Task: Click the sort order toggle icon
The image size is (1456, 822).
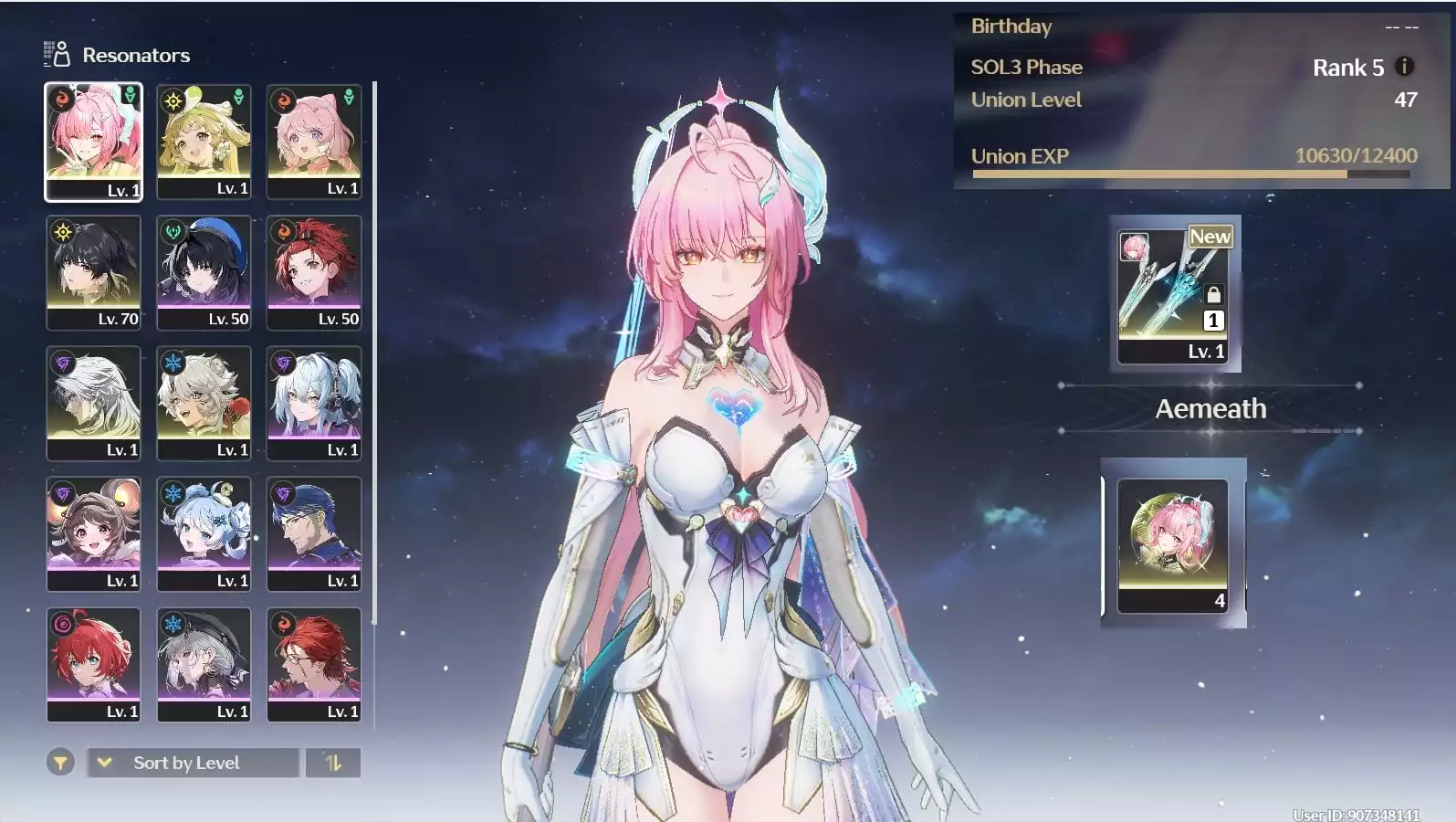Action: coord(333,762)
